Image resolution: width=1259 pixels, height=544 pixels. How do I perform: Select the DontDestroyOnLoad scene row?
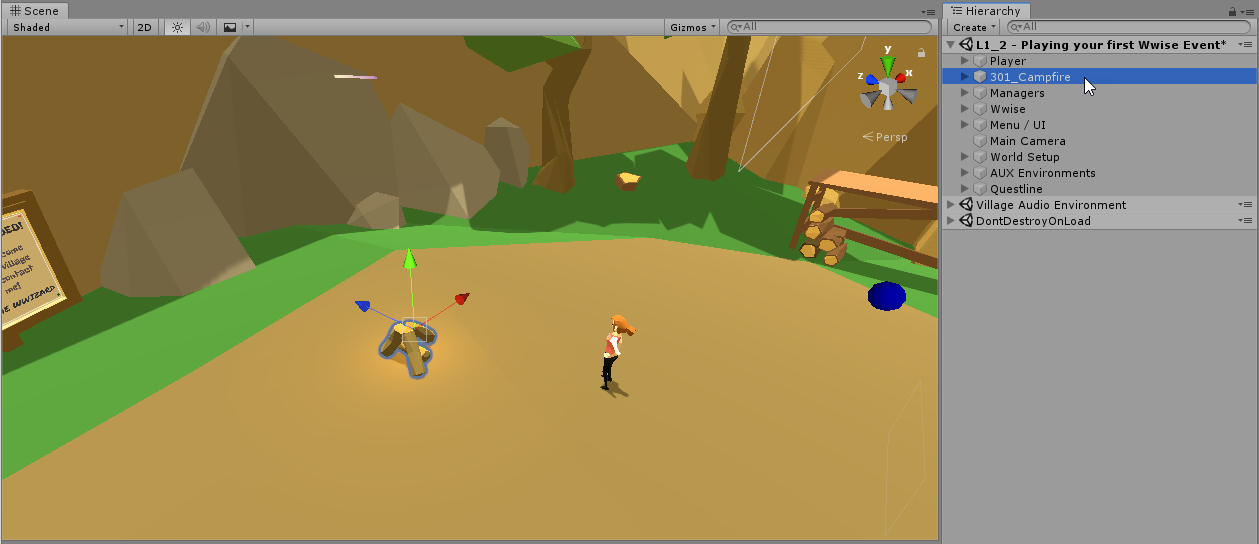click(x=1032, y=221)
